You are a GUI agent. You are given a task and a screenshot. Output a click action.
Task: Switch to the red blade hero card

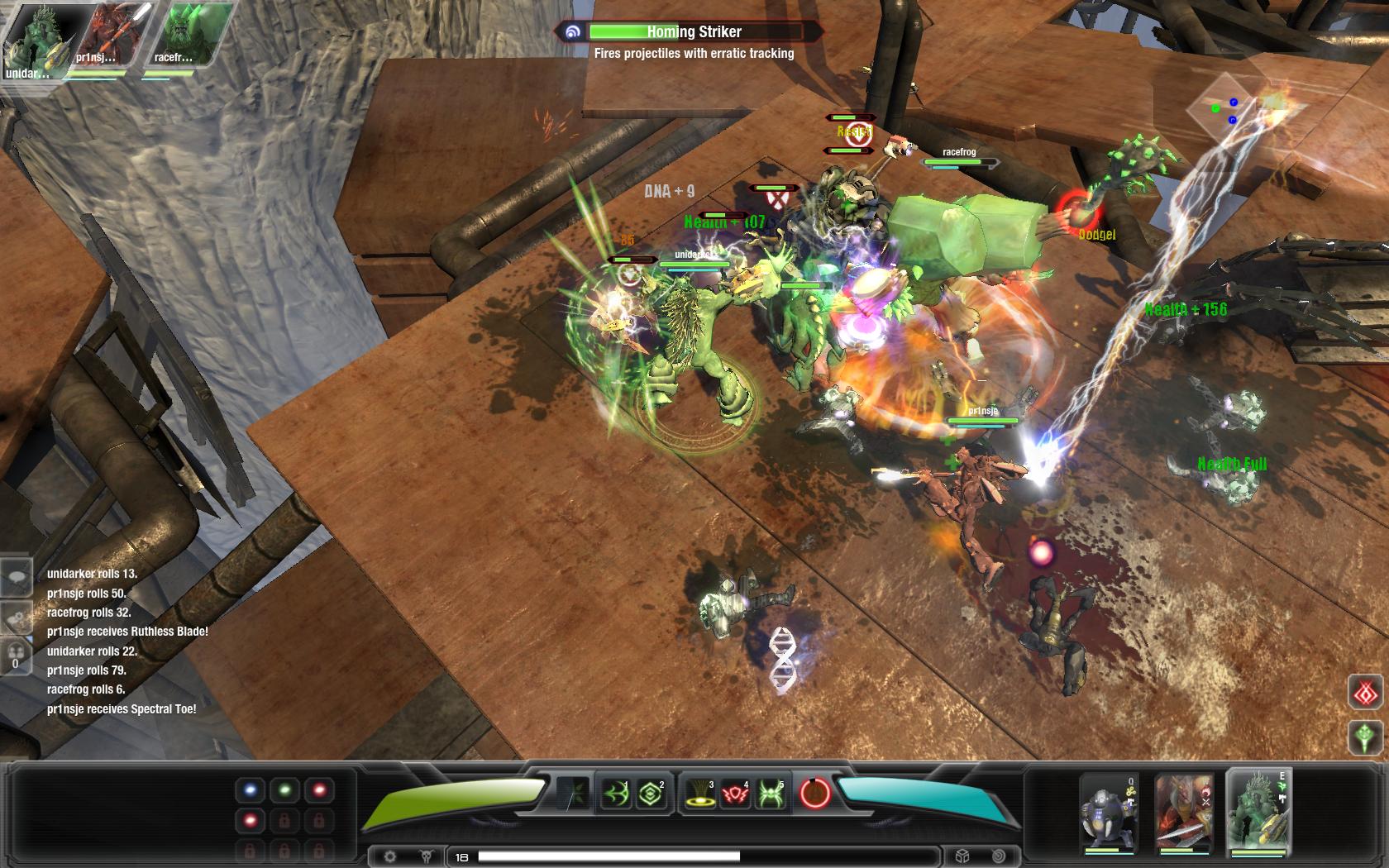pos(1182,811)
